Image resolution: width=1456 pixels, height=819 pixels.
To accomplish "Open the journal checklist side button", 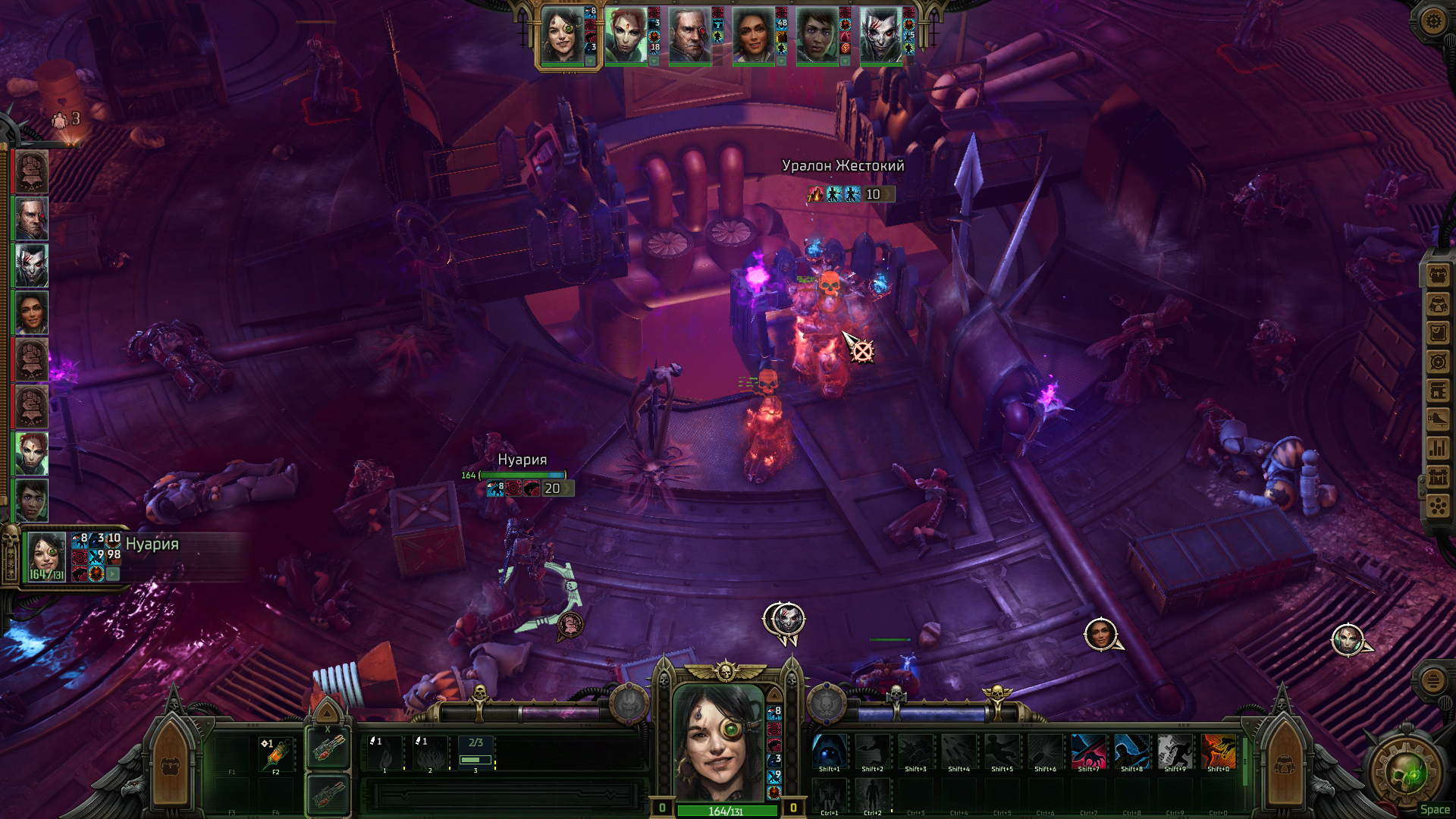I will pos(1438,333).
